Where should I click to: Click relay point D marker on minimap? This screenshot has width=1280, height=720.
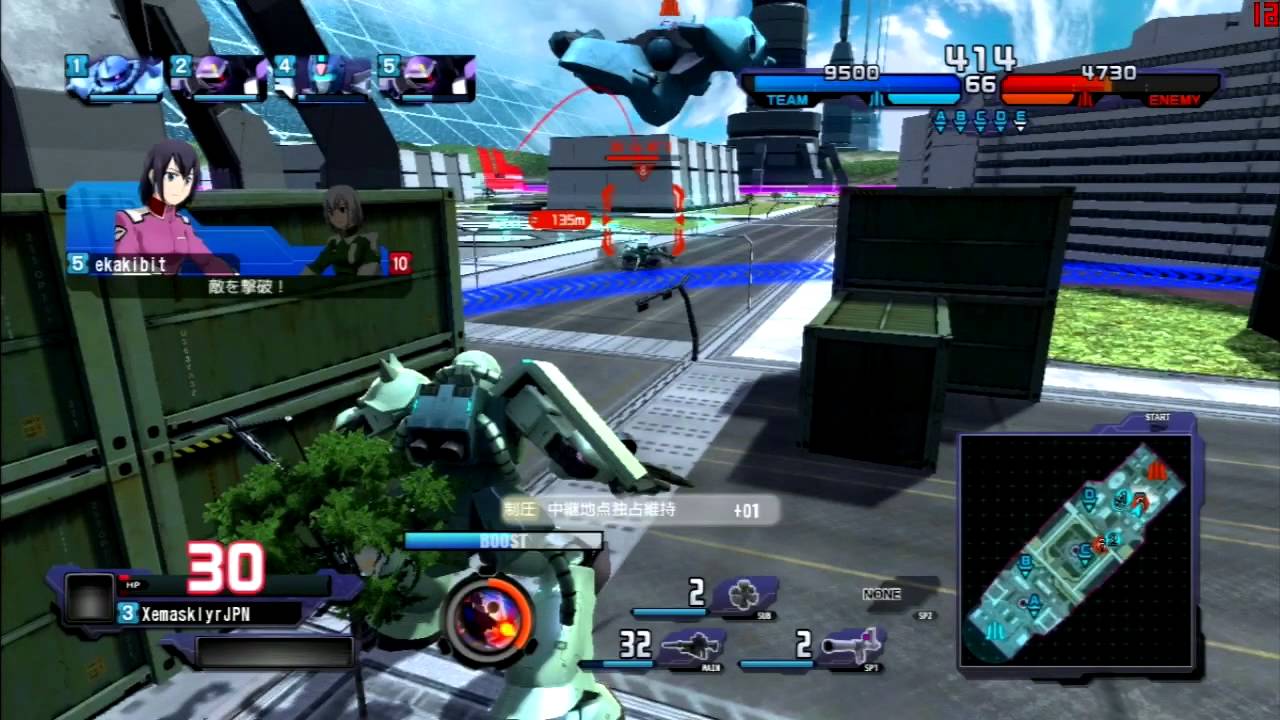point(1089,493)
